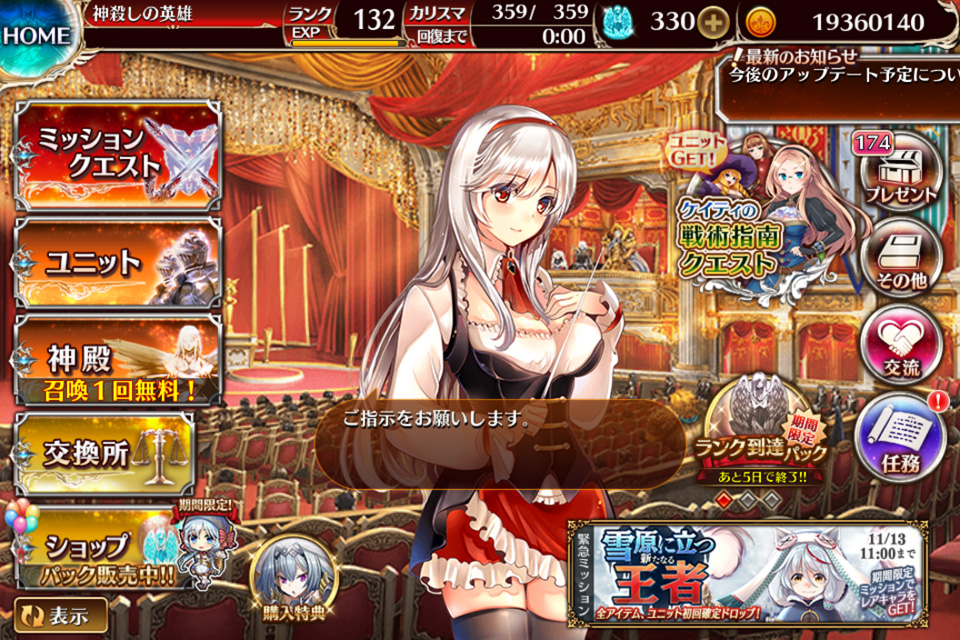Add crystals with the plus button
Image resolution: width=960 pixels, height=640 pixels.
(712, 22)
